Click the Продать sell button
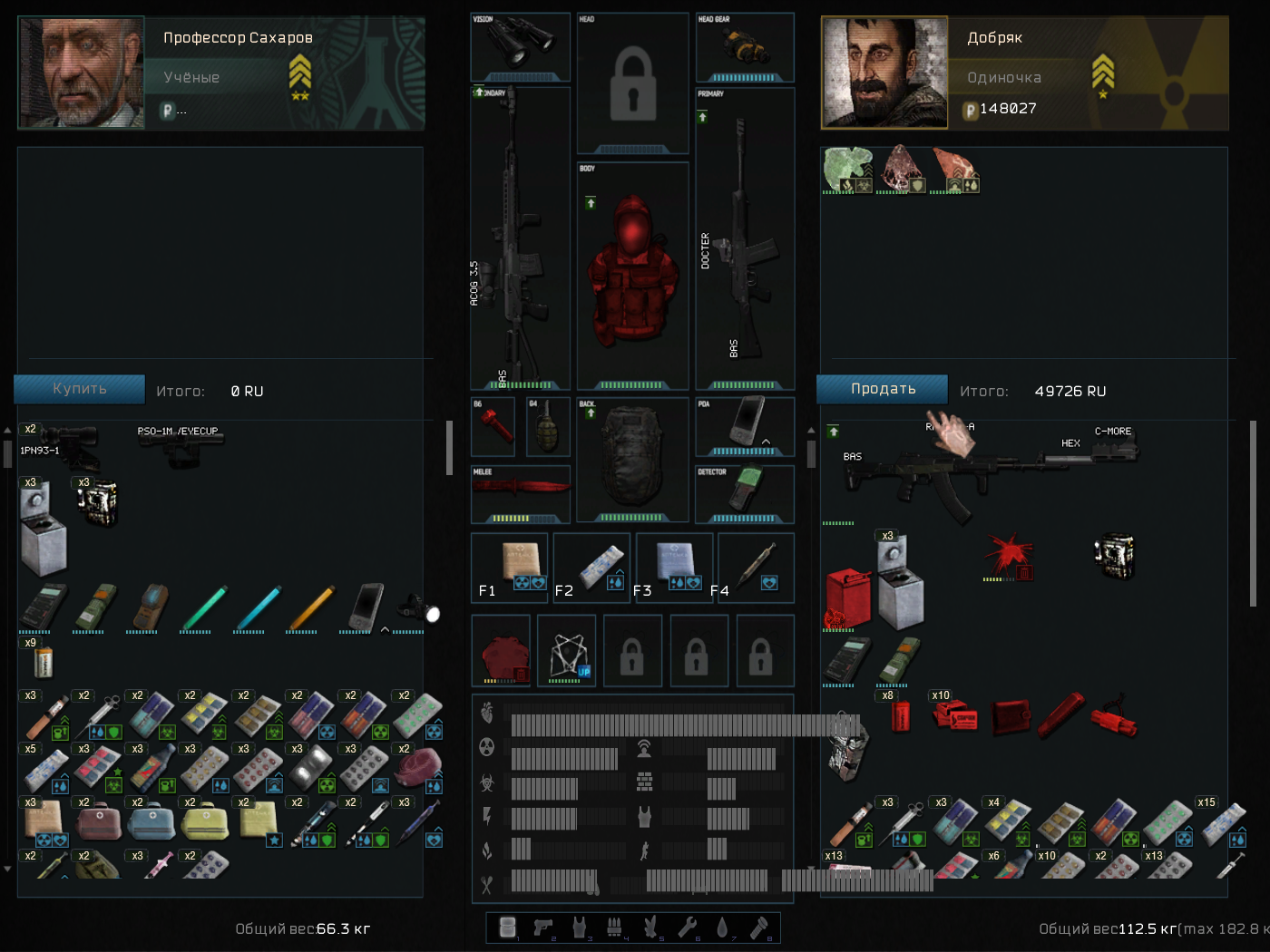 (x=883, y=389)
